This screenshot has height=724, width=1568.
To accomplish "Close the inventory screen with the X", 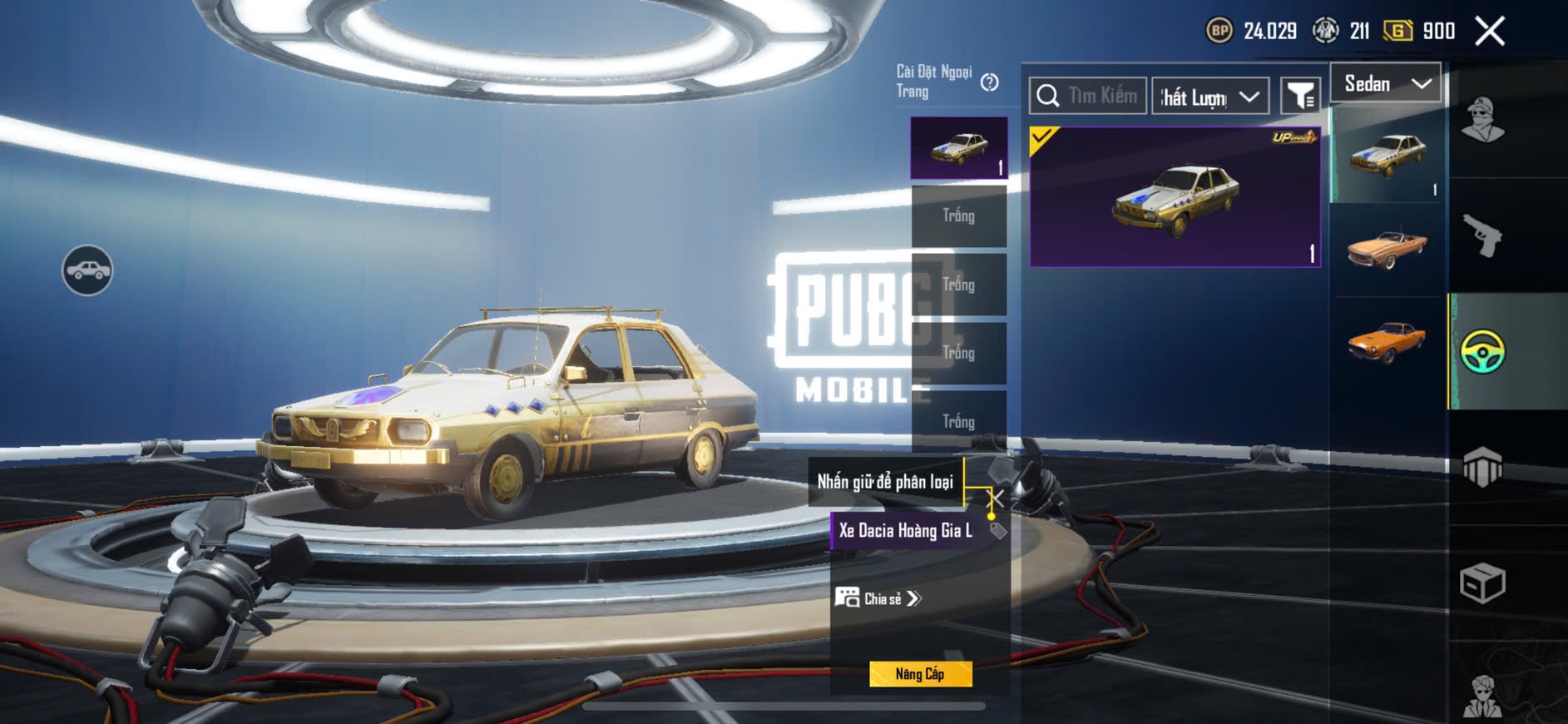I will click(x=1490, y=32).
